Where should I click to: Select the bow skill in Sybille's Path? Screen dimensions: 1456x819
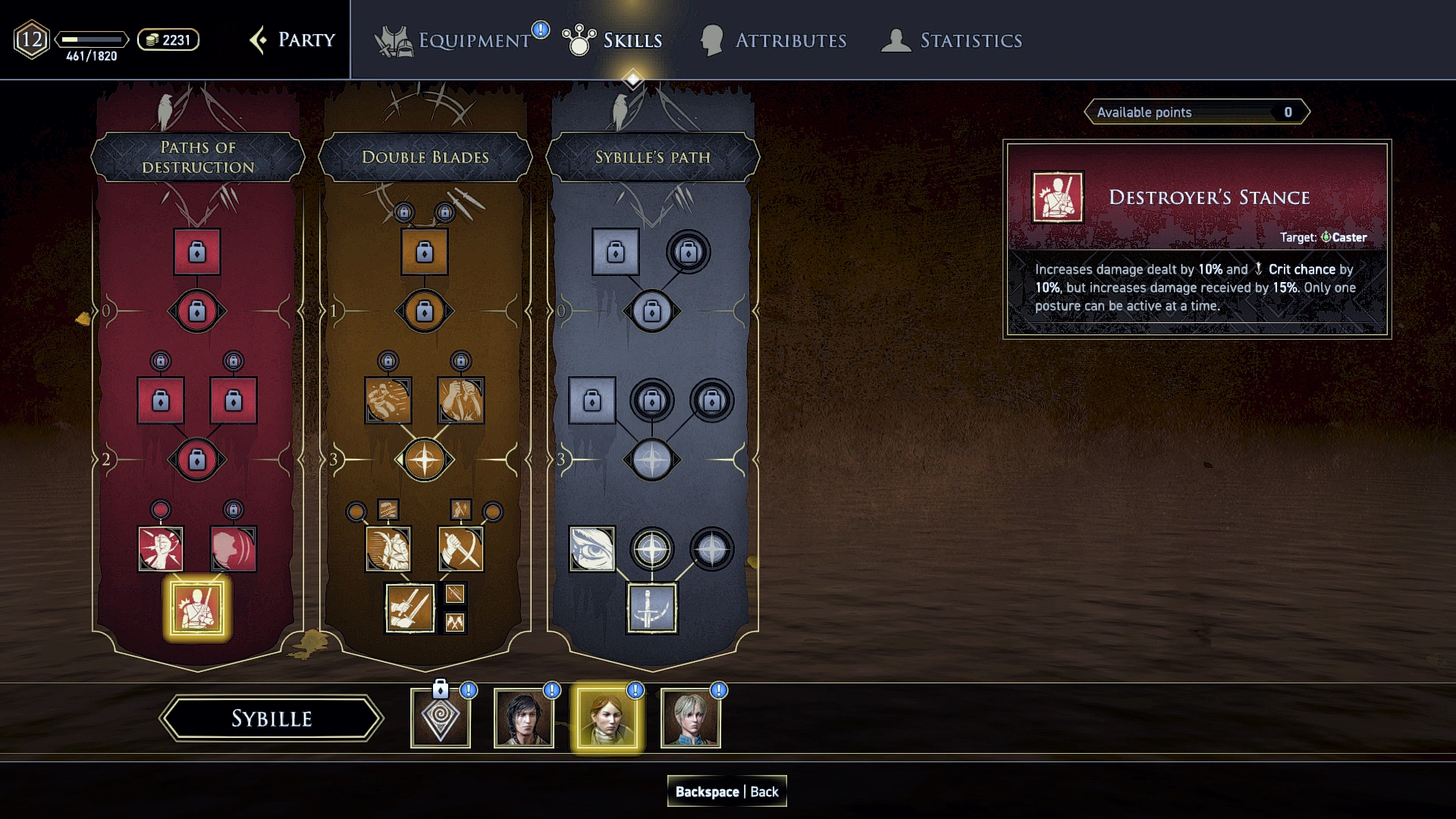(652, 608)
